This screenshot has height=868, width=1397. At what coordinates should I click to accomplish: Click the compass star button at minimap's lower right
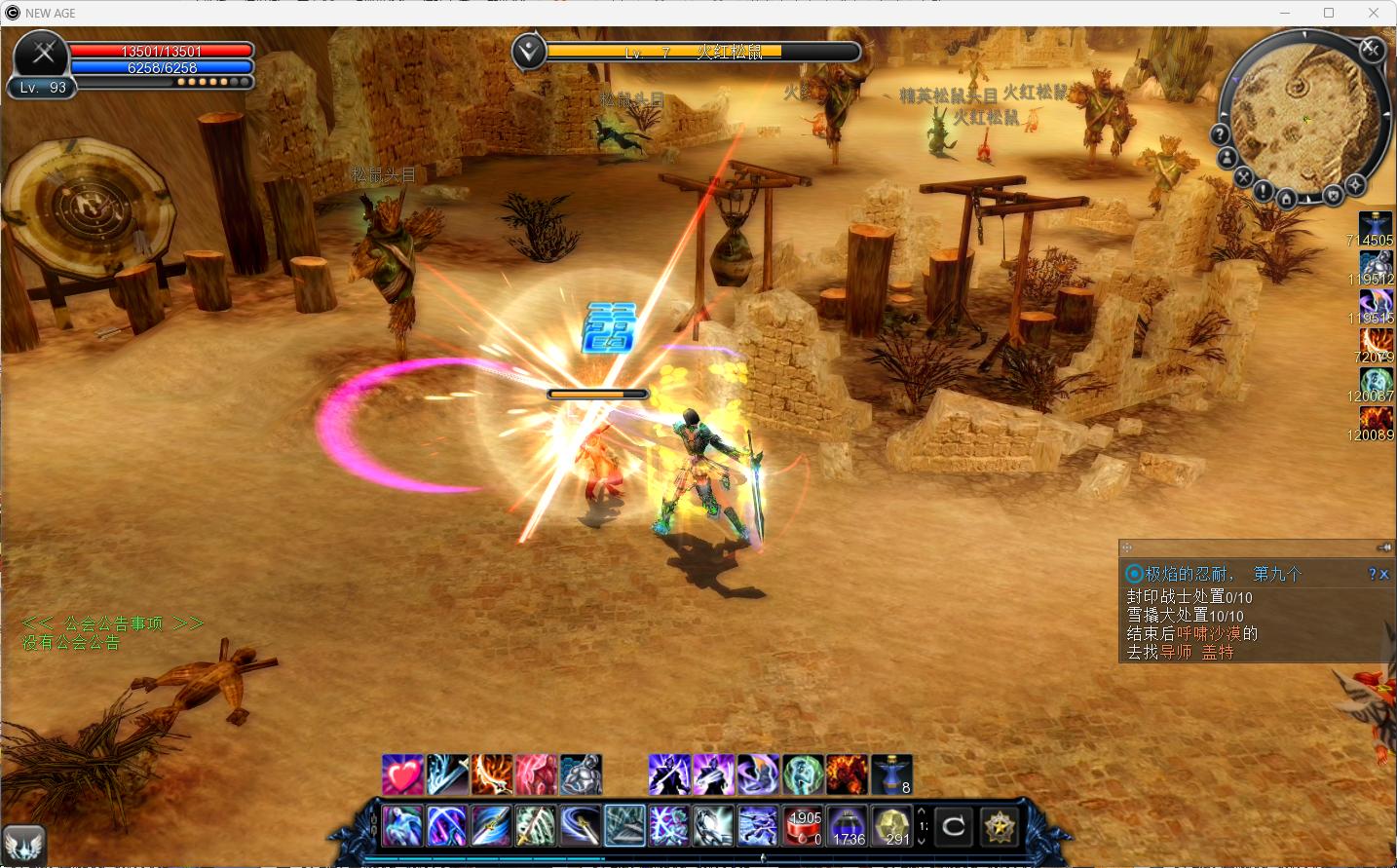click(x=1355, y=185)
